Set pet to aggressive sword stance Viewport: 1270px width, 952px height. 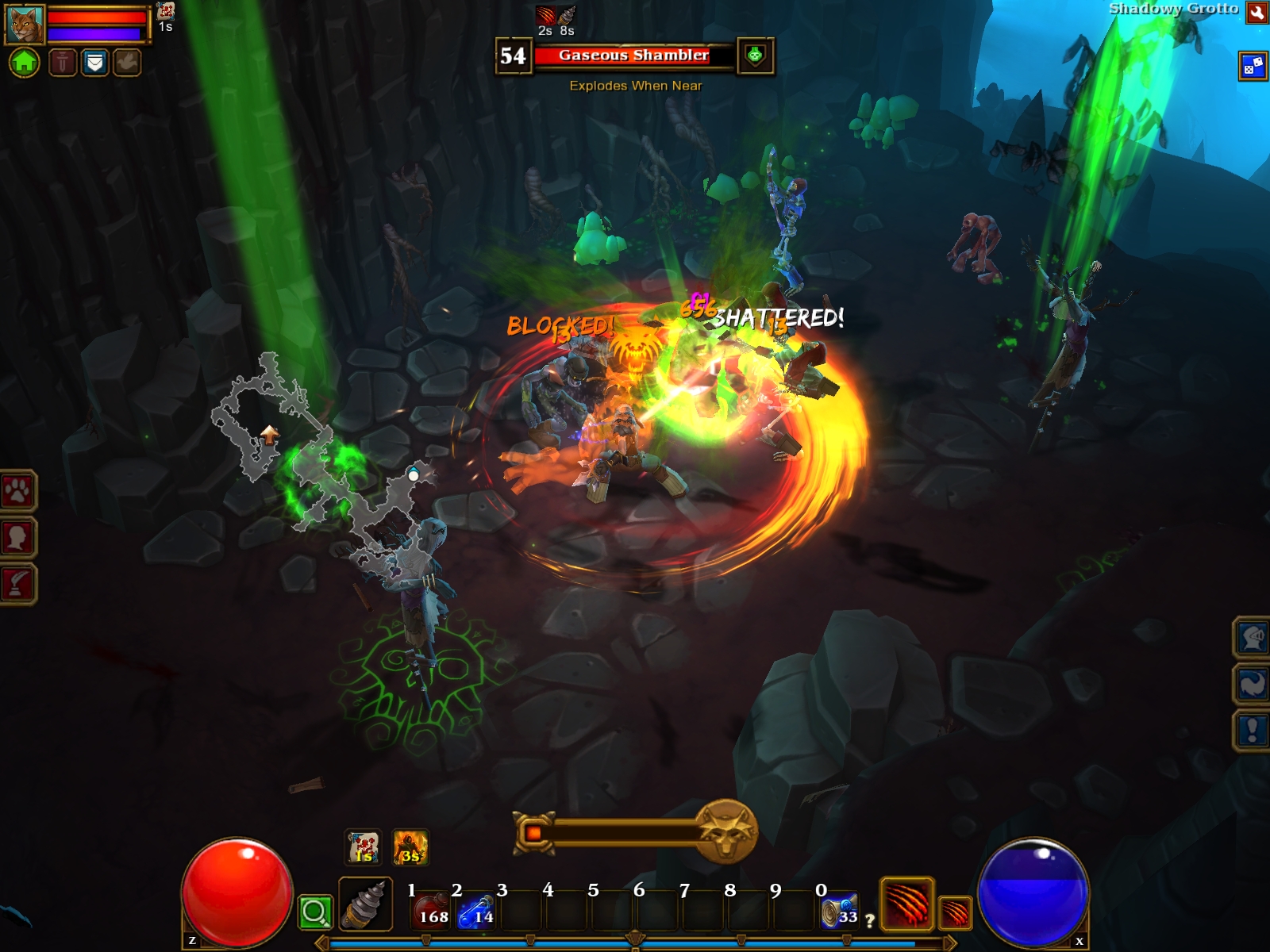click(x=63, y=62)
